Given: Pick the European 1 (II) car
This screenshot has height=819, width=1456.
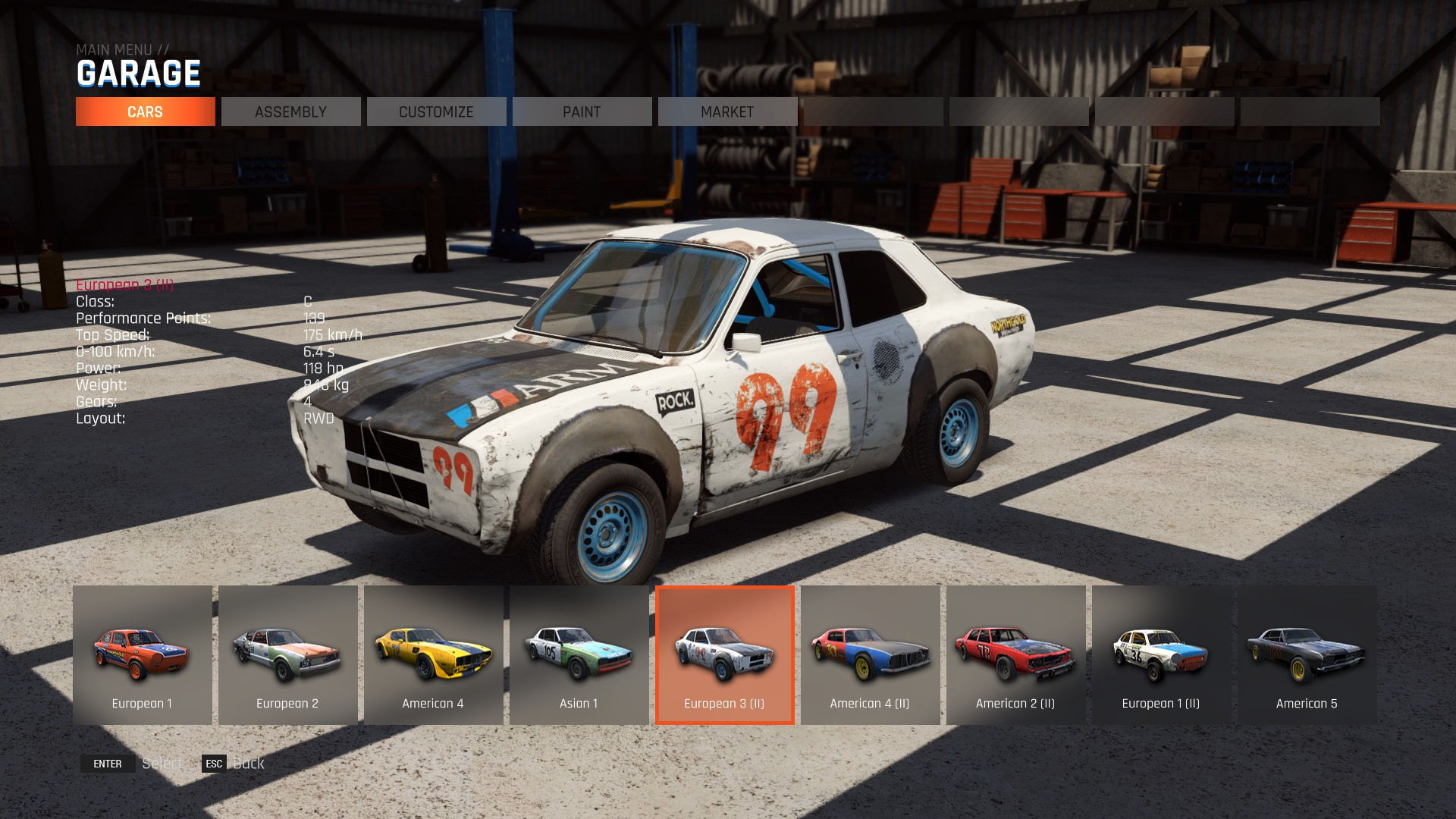Looking at the screenshot, I should click(1161, 654).
